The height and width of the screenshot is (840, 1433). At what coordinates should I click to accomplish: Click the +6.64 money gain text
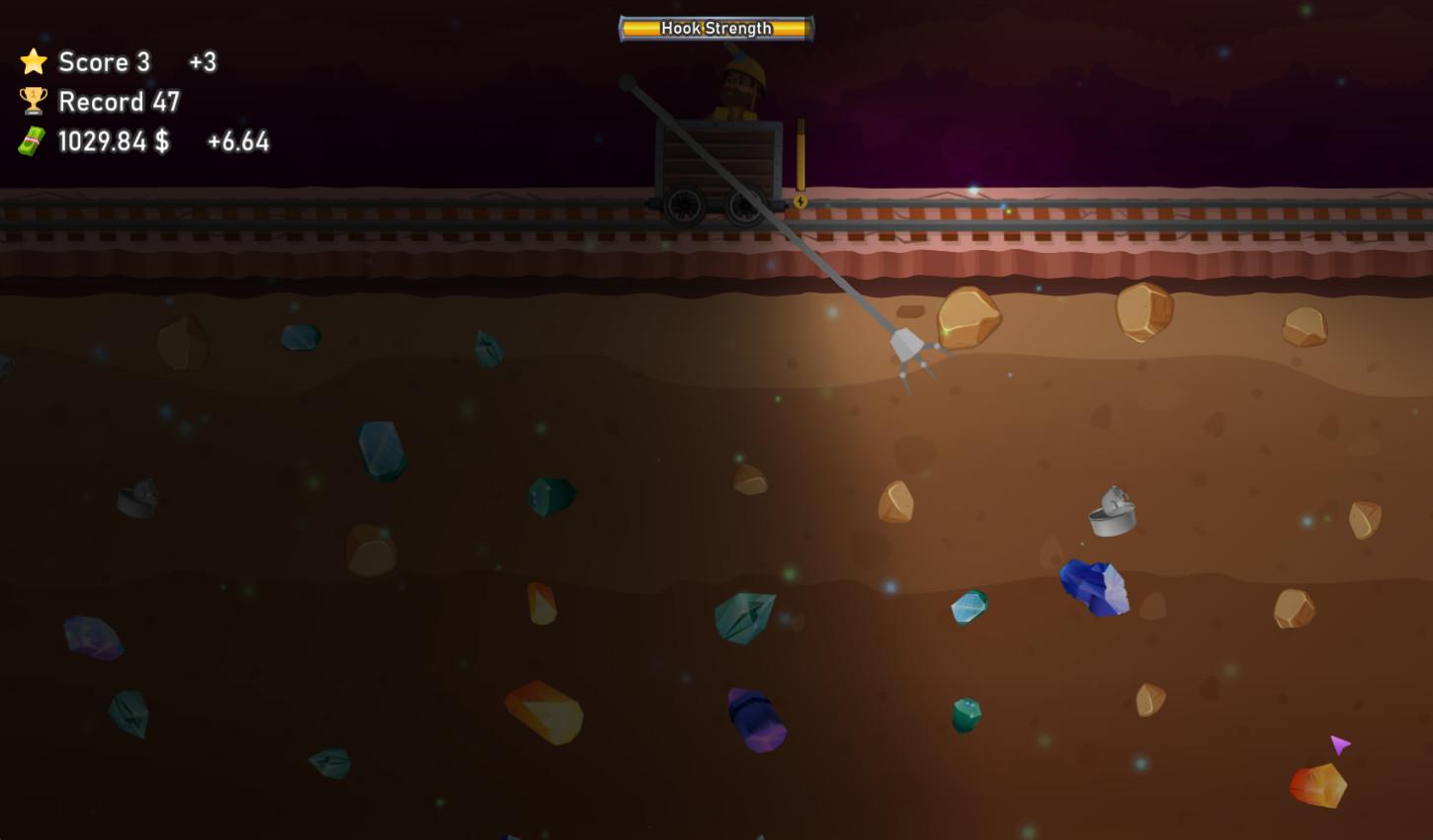click(237, 141)
